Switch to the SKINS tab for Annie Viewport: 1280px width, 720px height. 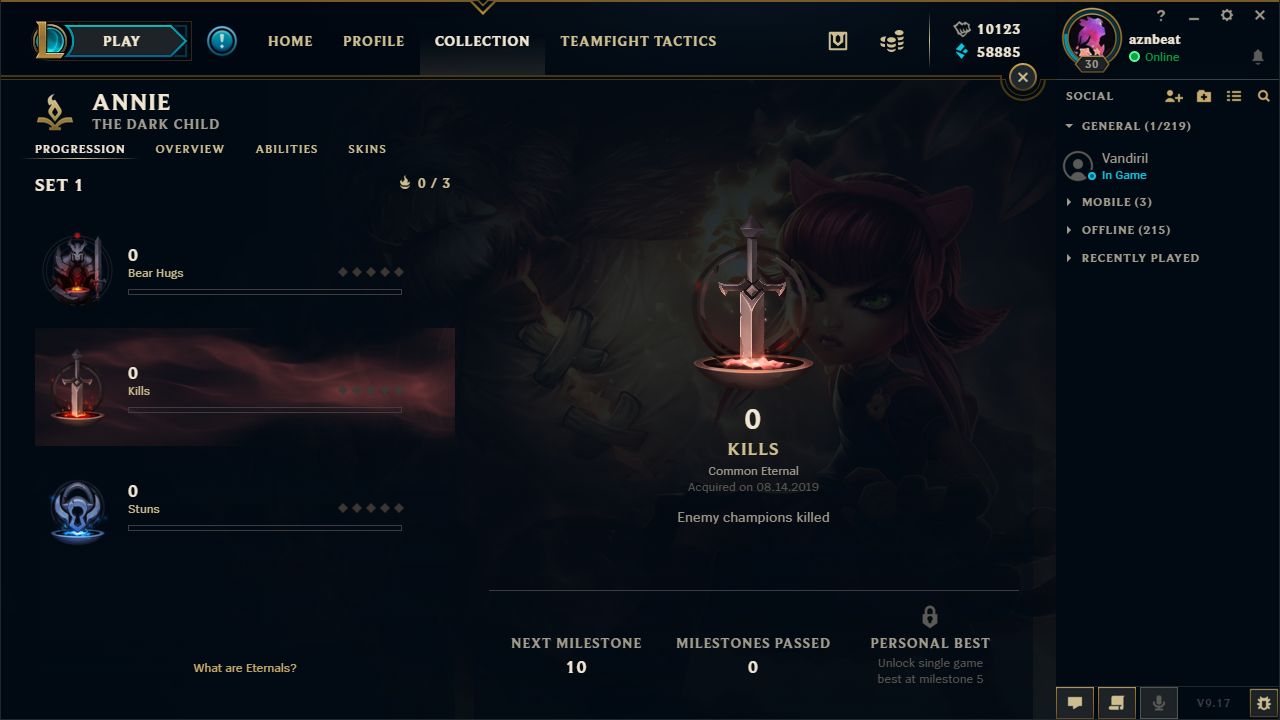click(x=367, y=148)
